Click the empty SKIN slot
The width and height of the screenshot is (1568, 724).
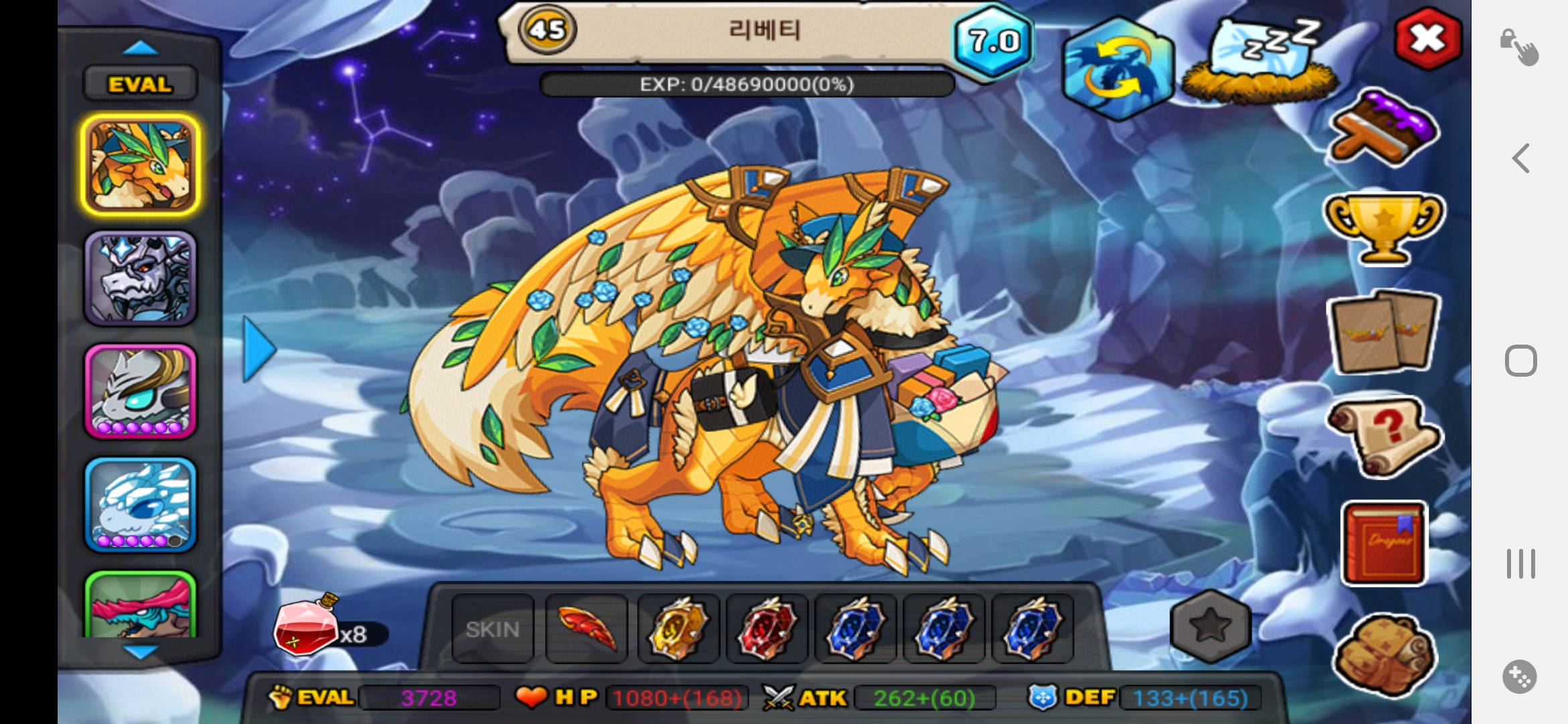(x=493, y=629)
